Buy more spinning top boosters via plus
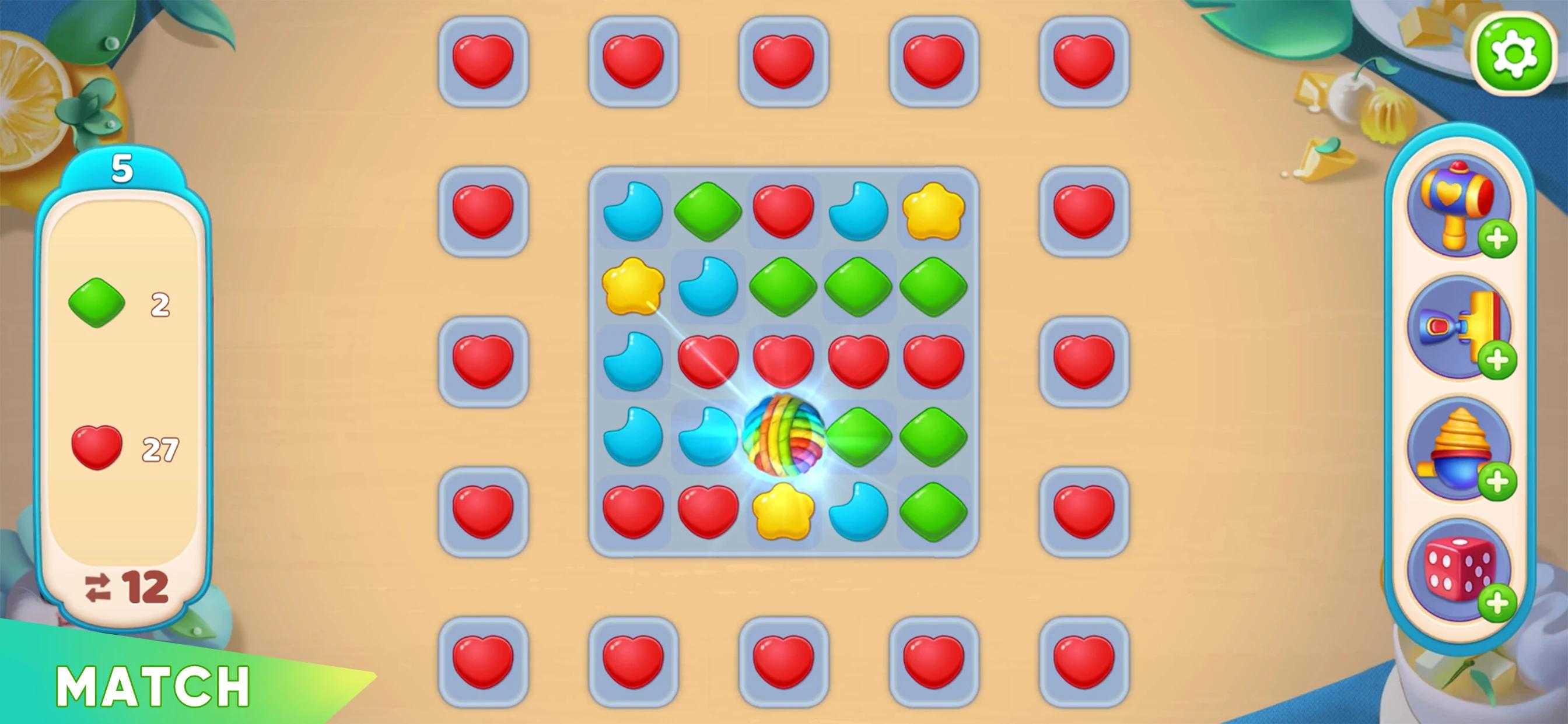Screen dimensions: 1568x724 (1497, 483)
